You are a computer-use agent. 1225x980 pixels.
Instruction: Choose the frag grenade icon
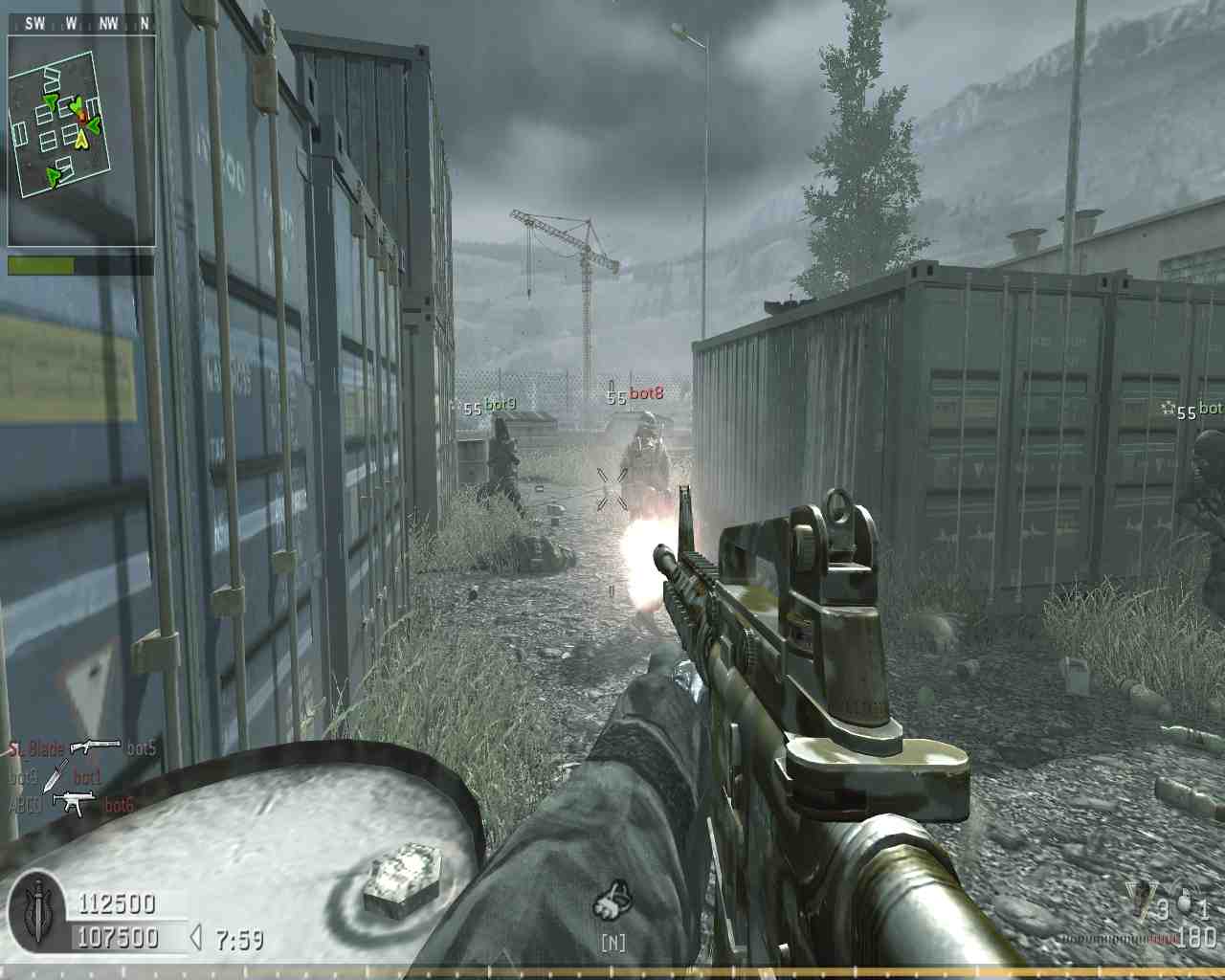click(x=1187, y=902)
